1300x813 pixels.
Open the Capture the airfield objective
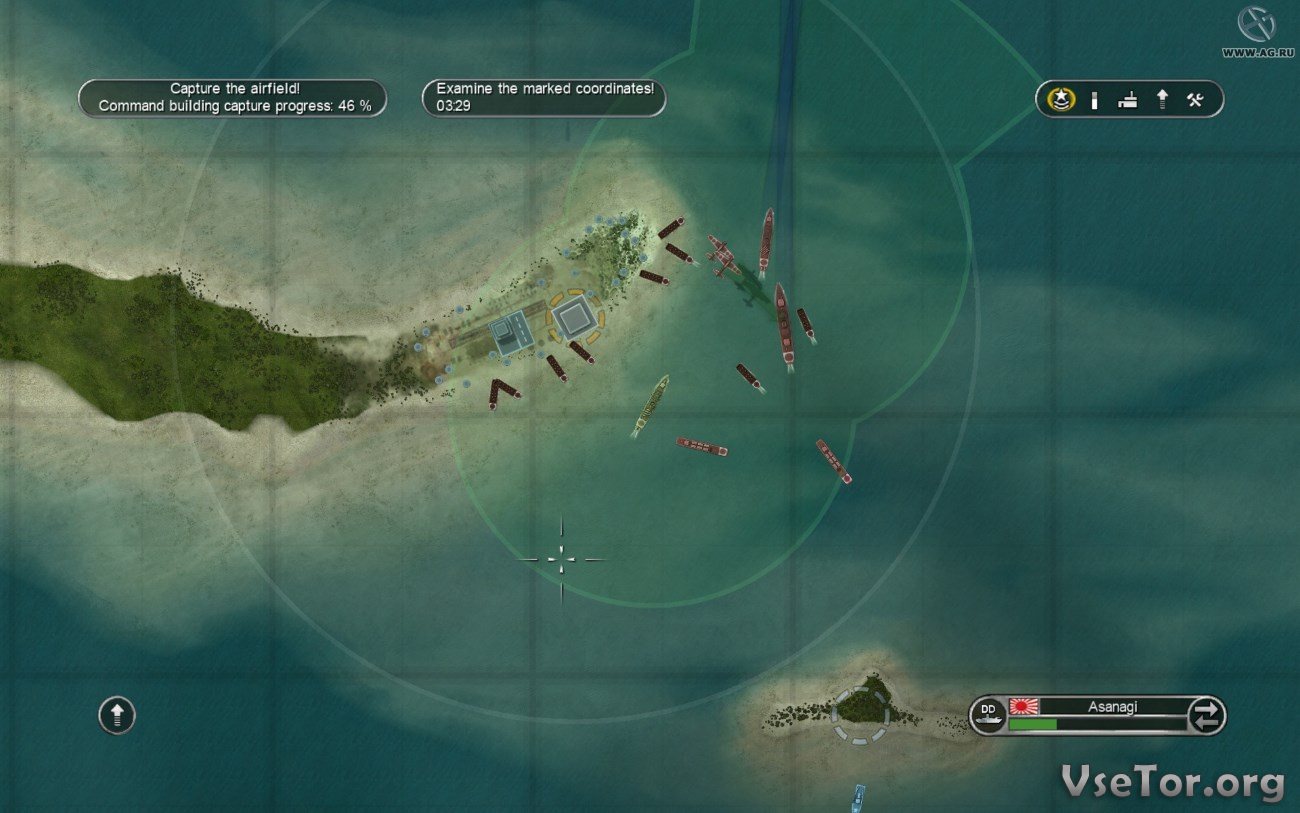point(233,97)
